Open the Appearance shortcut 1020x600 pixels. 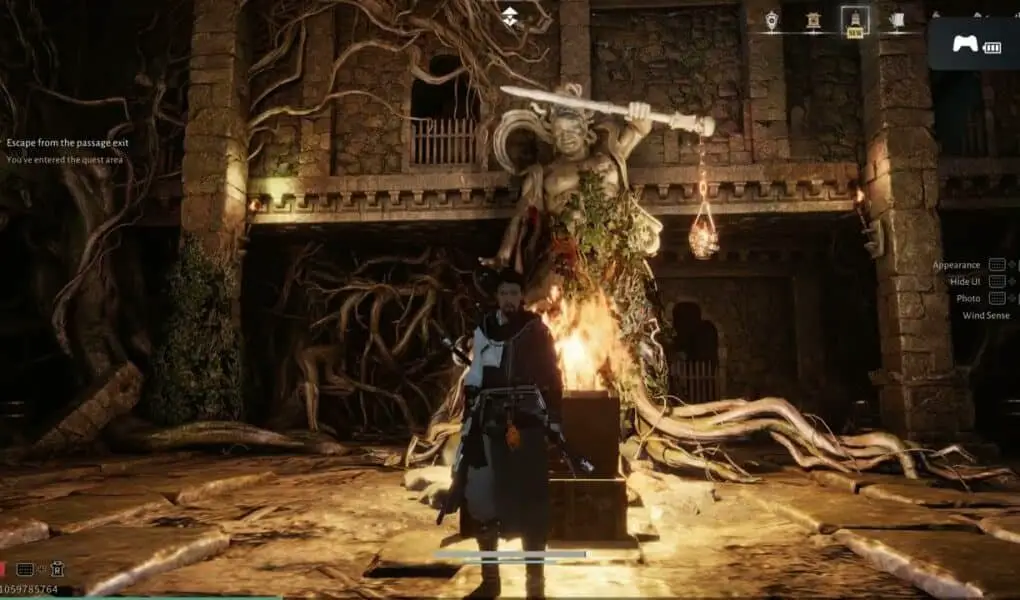tap(957, 265)
